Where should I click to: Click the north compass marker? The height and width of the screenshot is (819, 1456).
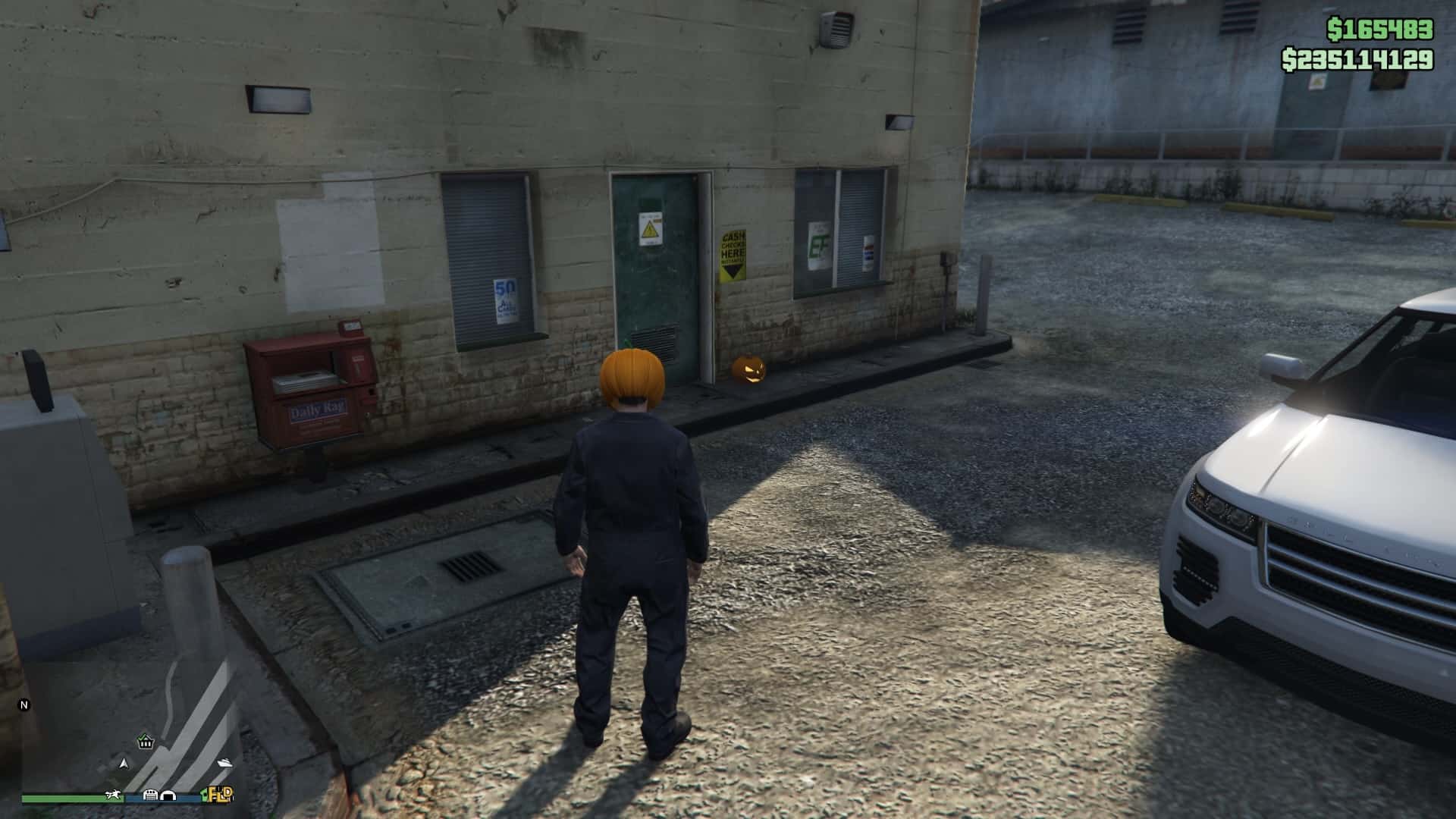coord(24,705)
